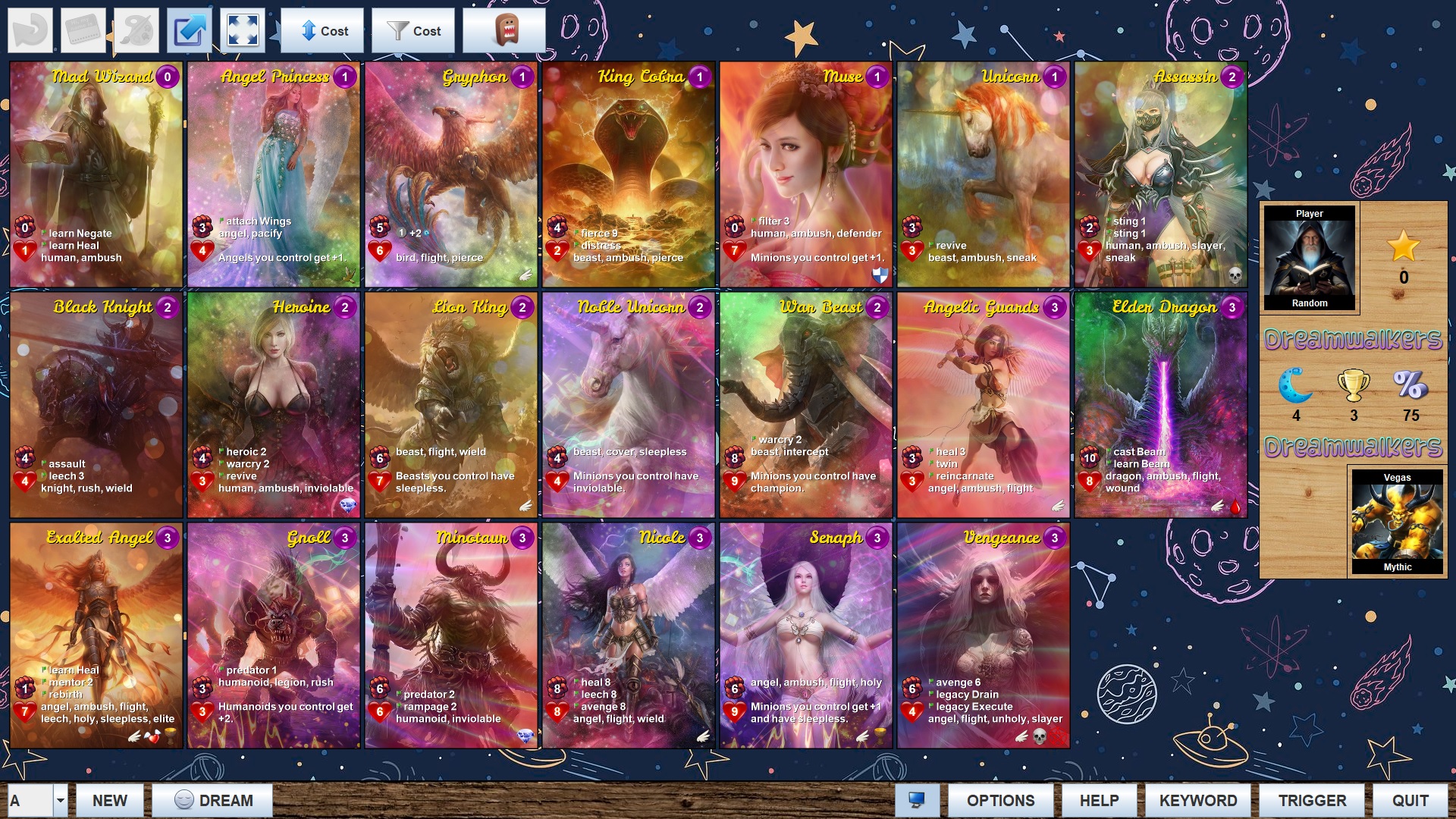Select the Player Random portrait
Screen dimensions: 1456x819
pos(1309,259)
